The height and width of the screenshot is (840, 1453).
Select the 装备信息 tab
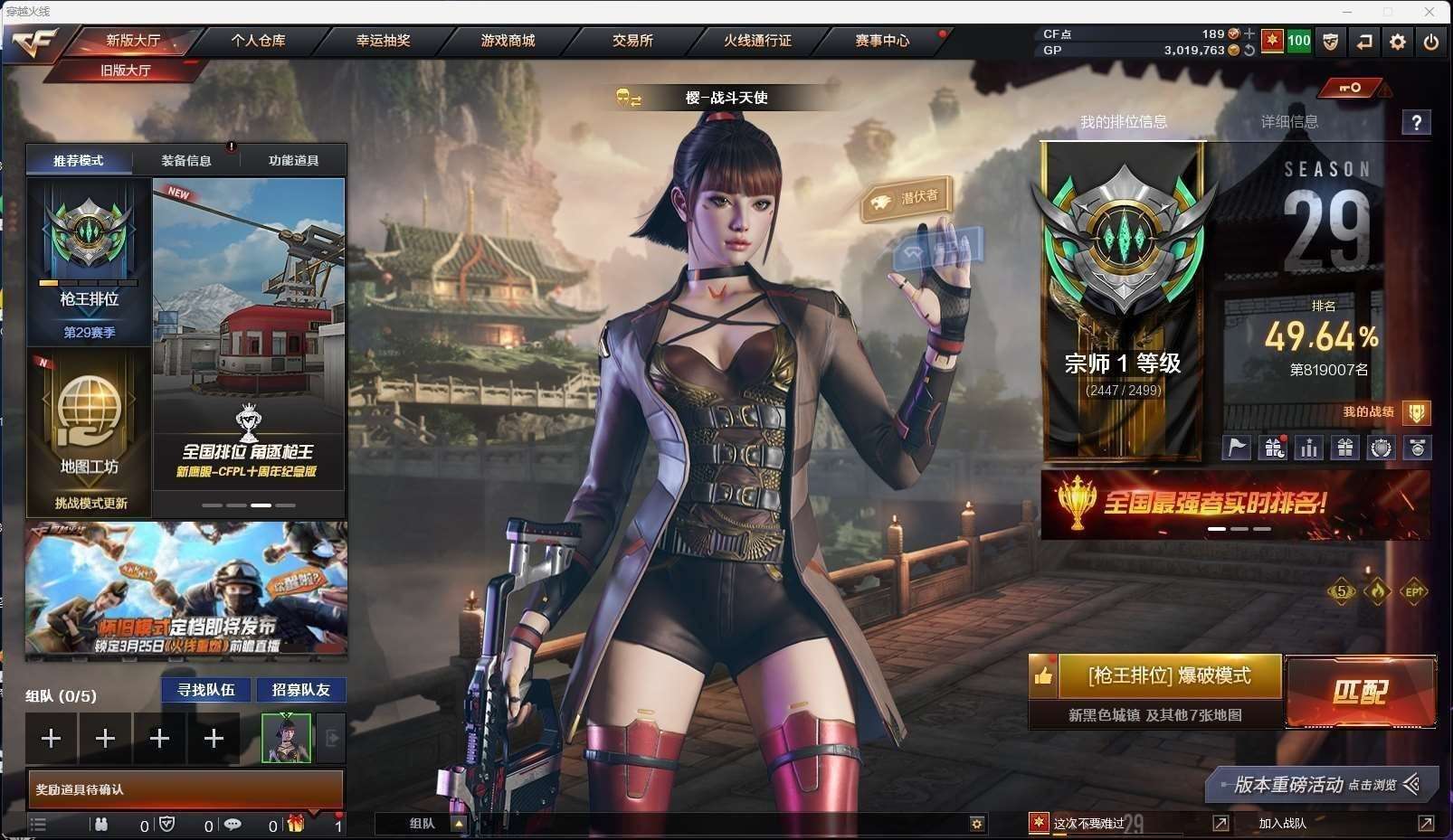(186, 161)
